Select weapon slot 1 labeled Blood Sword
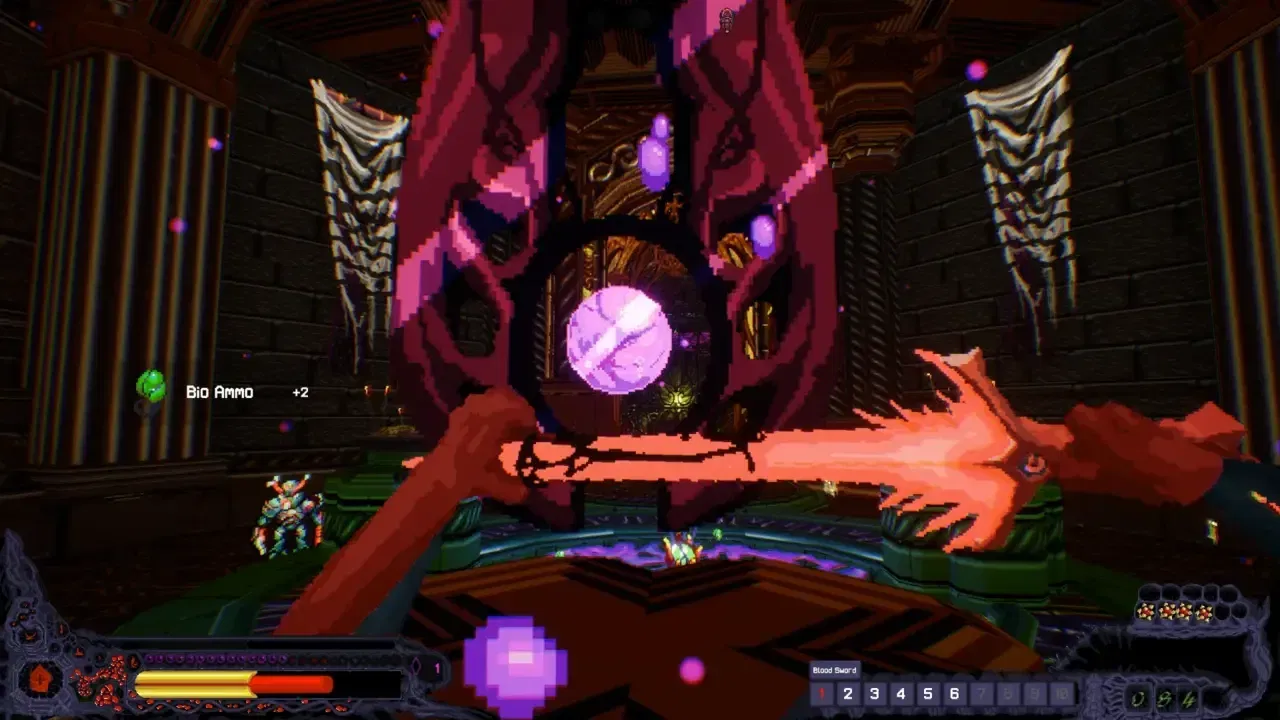The image size is (1280, 720). [x=820, y=693]
